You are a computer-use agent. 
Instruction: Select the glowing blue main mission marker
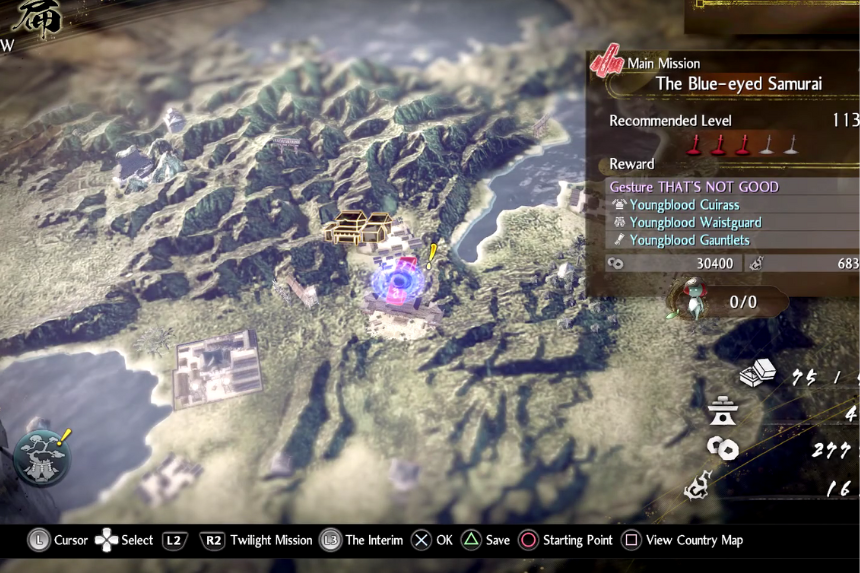pos(399,281)
